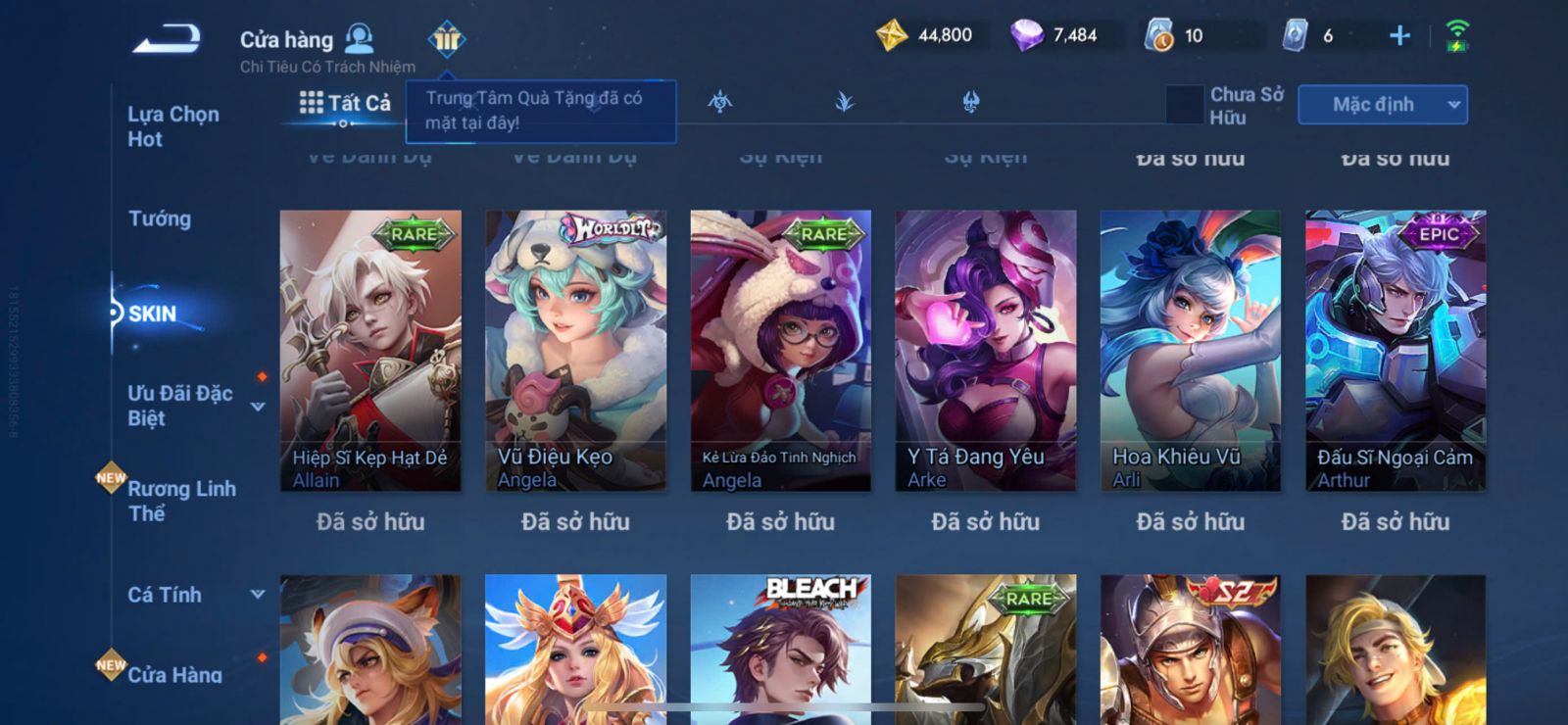This screenshot has width=1568, height=725.
Task: Select Y Tá Đáng Yêu Arke skin
Action: point(985,350)
